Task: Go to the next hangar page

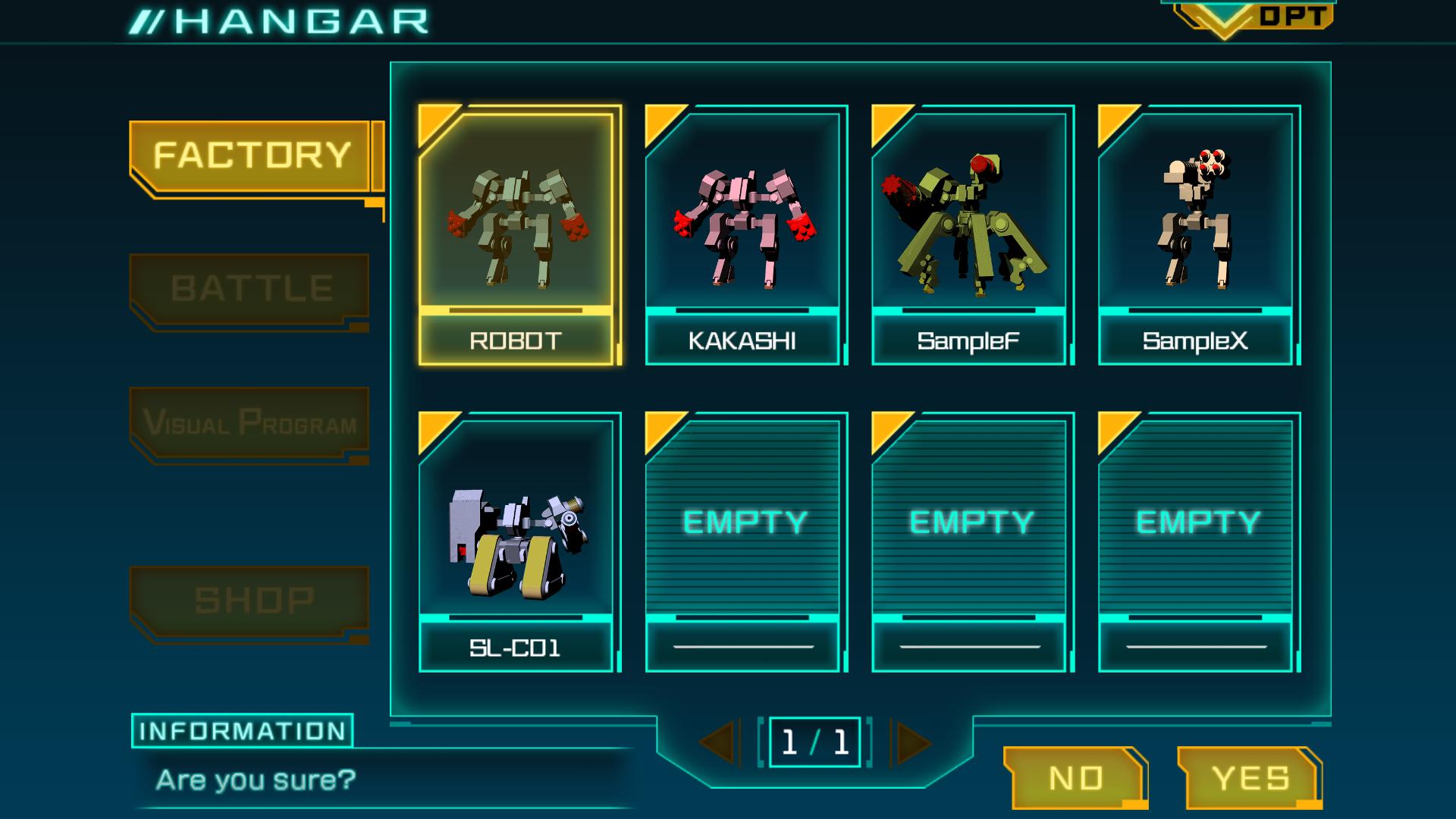Action: click(x=912, y=742)
